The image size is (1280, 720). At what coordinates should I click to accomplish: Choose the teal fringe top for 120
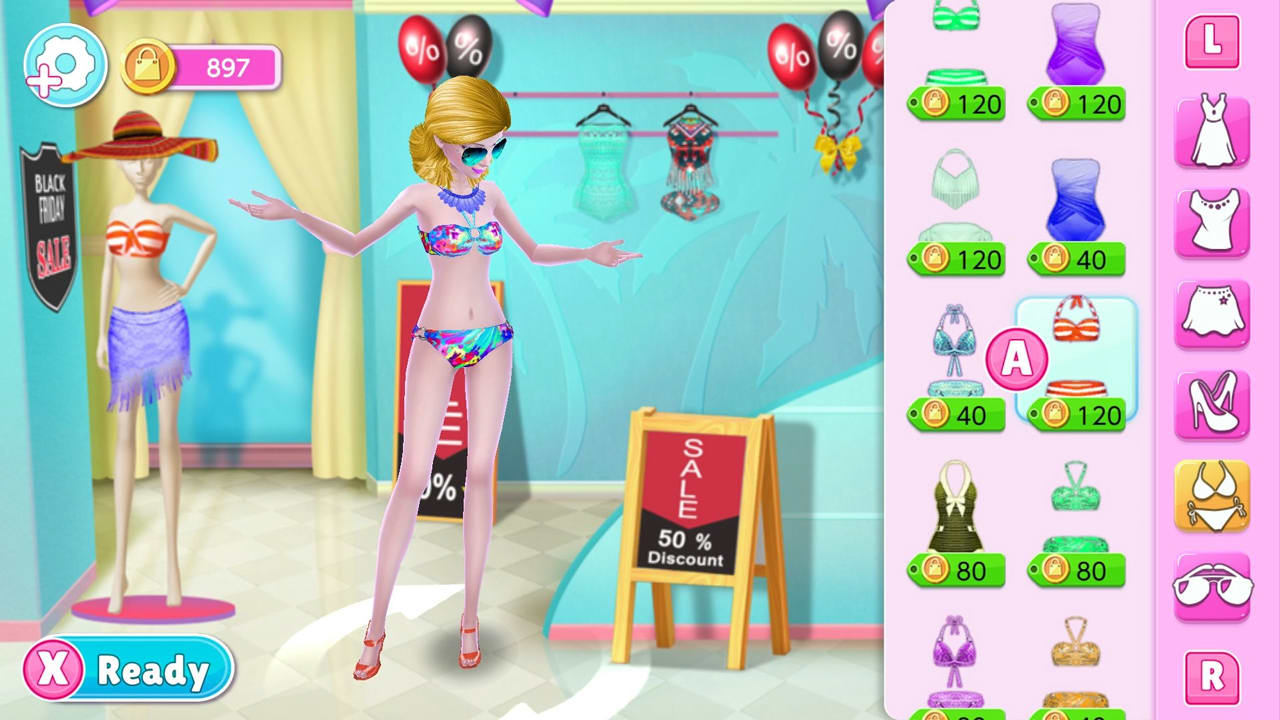click(955, 190)
